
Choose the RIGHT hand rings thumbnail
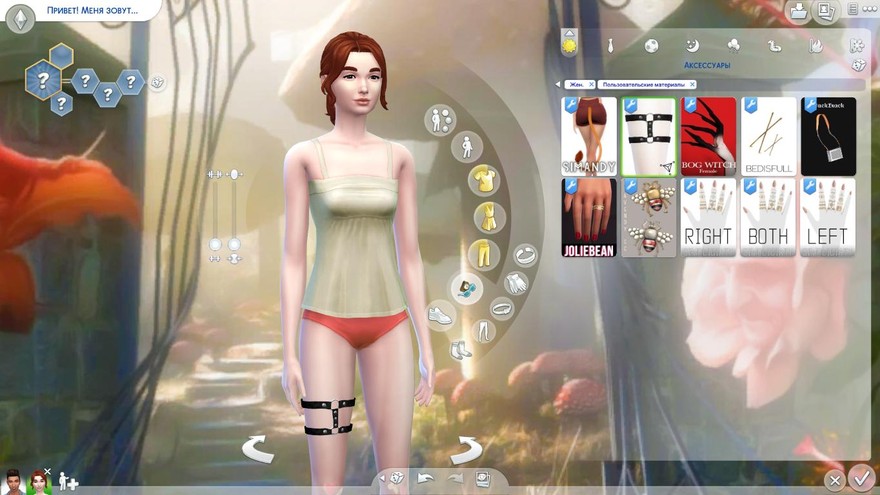tap(709, 217)
